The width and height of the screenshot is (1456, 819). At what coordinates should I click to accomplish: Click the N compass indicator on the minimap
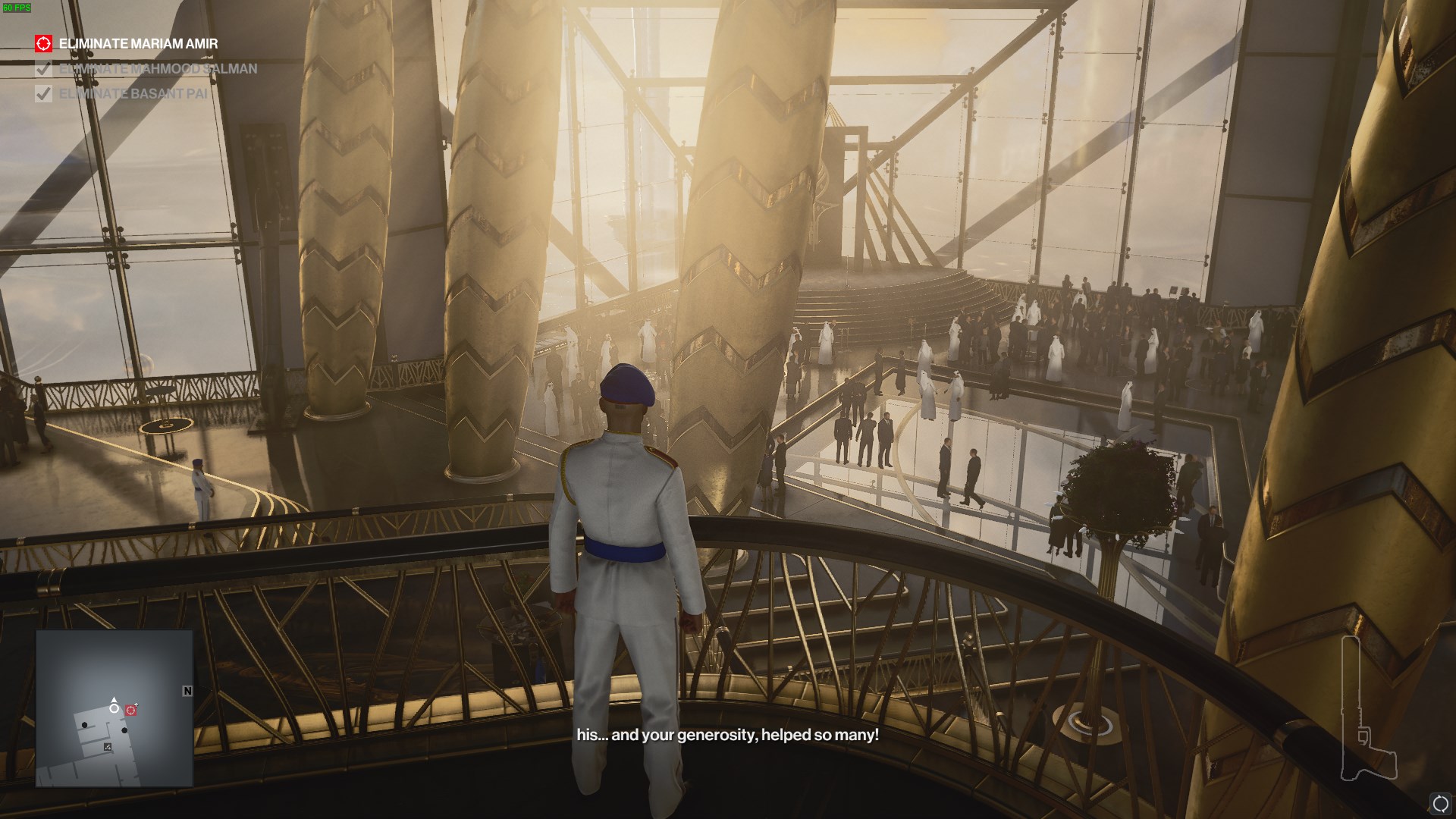(187, 691)
